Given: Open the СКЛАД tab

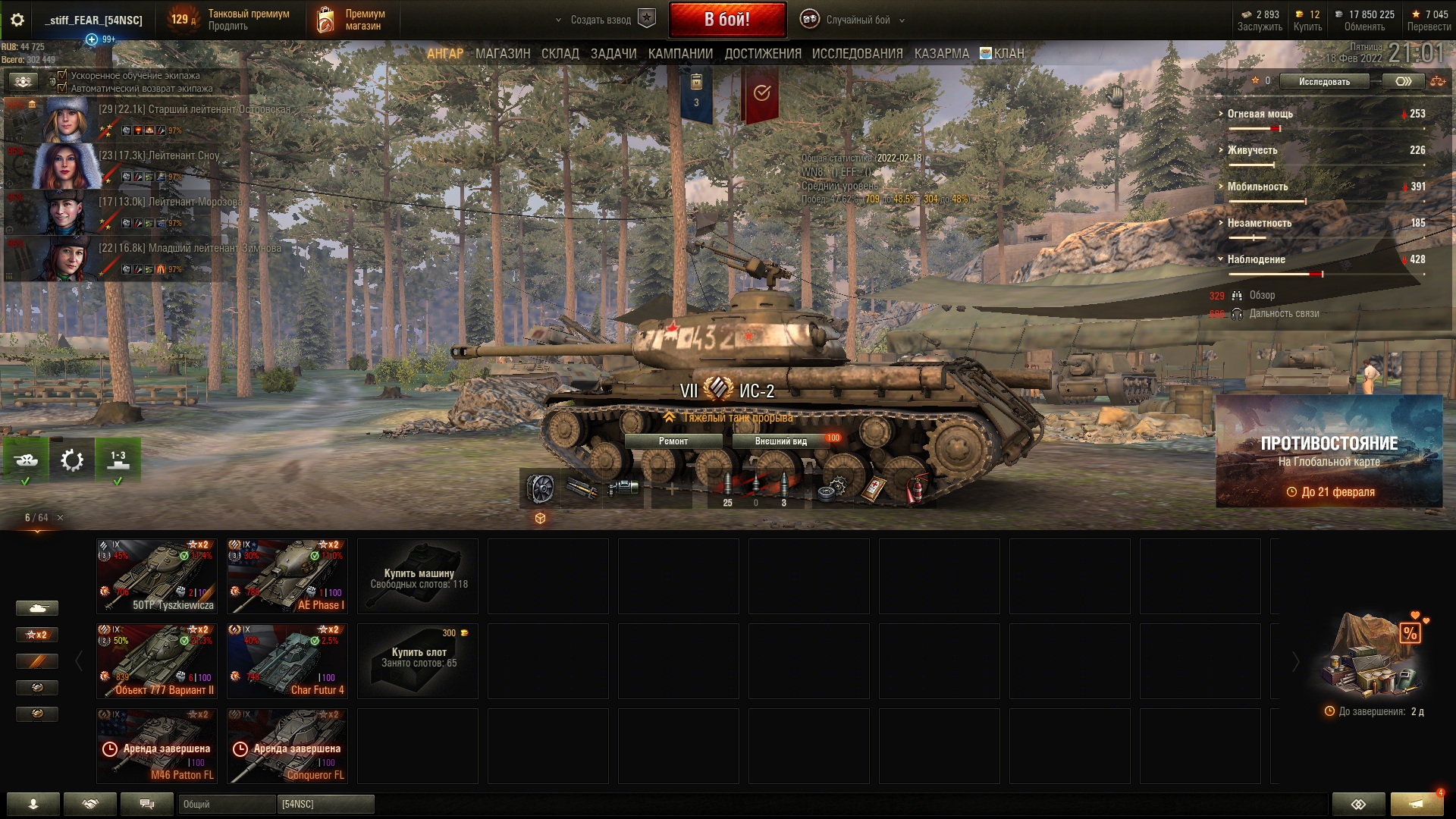Looking at the screenshot, I should [560, 54].
